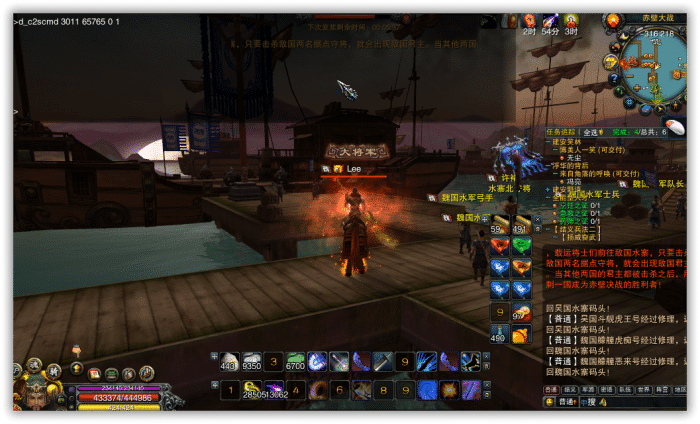Activate the sword skill in the top hotbar
Screen dimensions: 700x424
pos(339,361)
